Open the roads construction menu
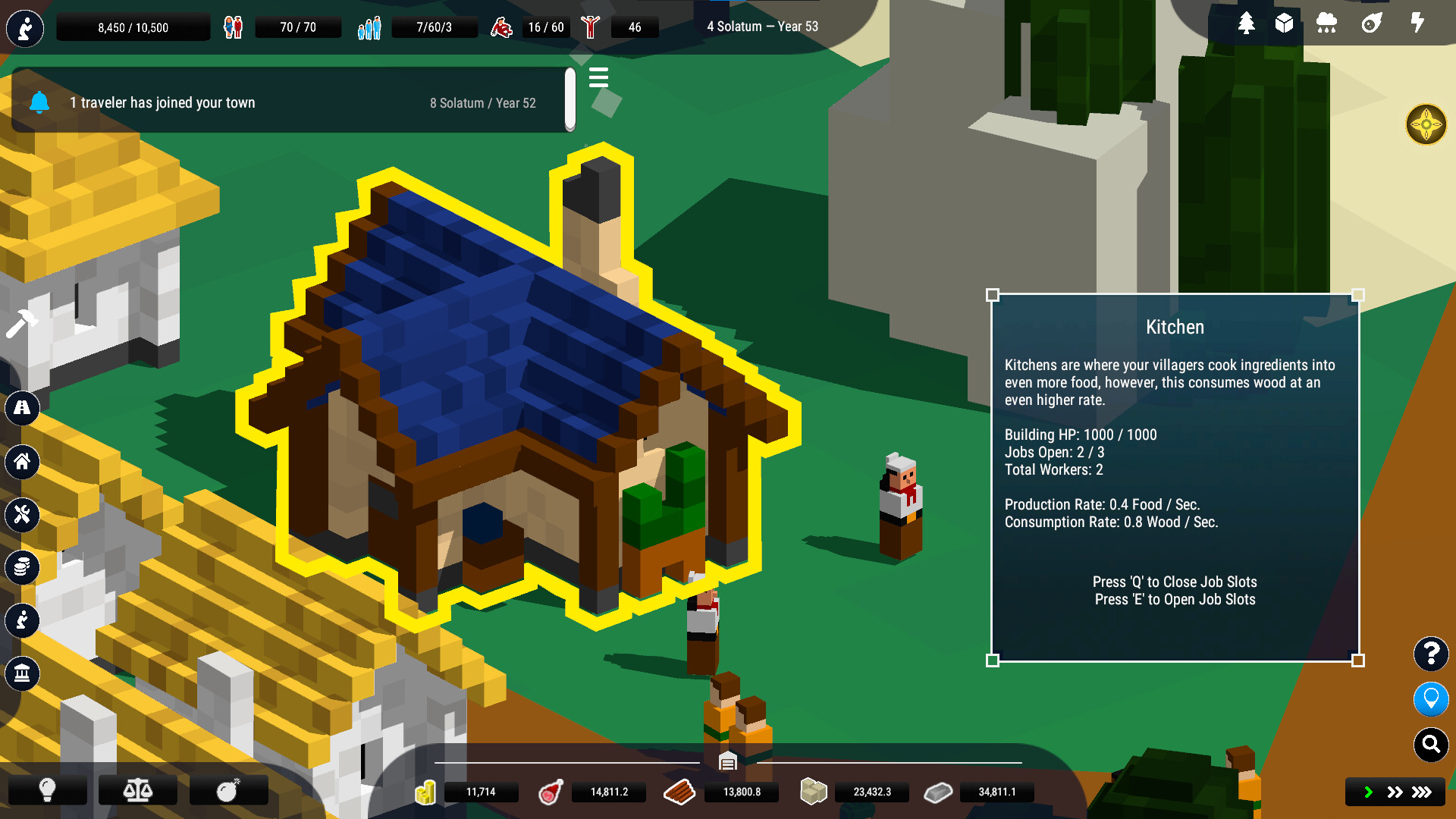The height and width of the screenshot is (819, 1456). [x=23, y=409]
